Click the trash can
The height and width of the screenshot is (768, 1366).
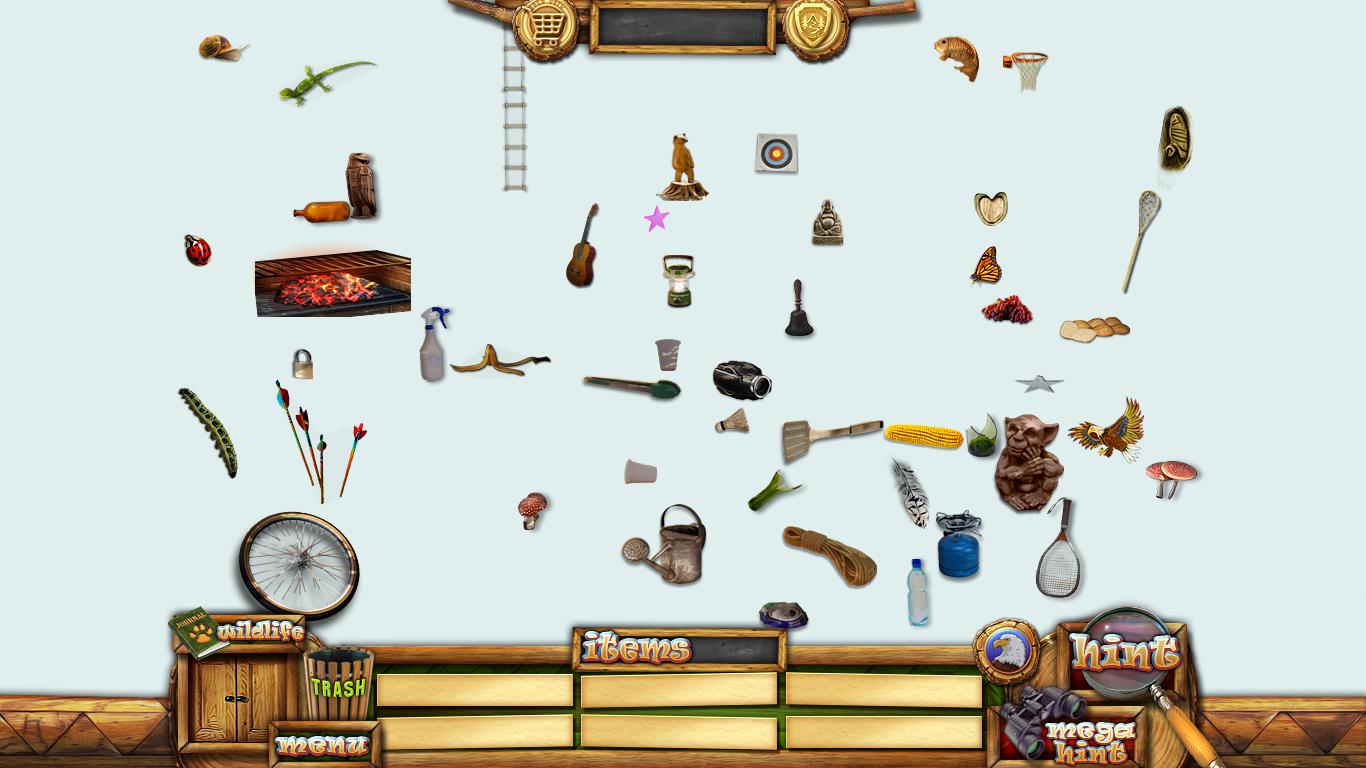click(338, 684)
